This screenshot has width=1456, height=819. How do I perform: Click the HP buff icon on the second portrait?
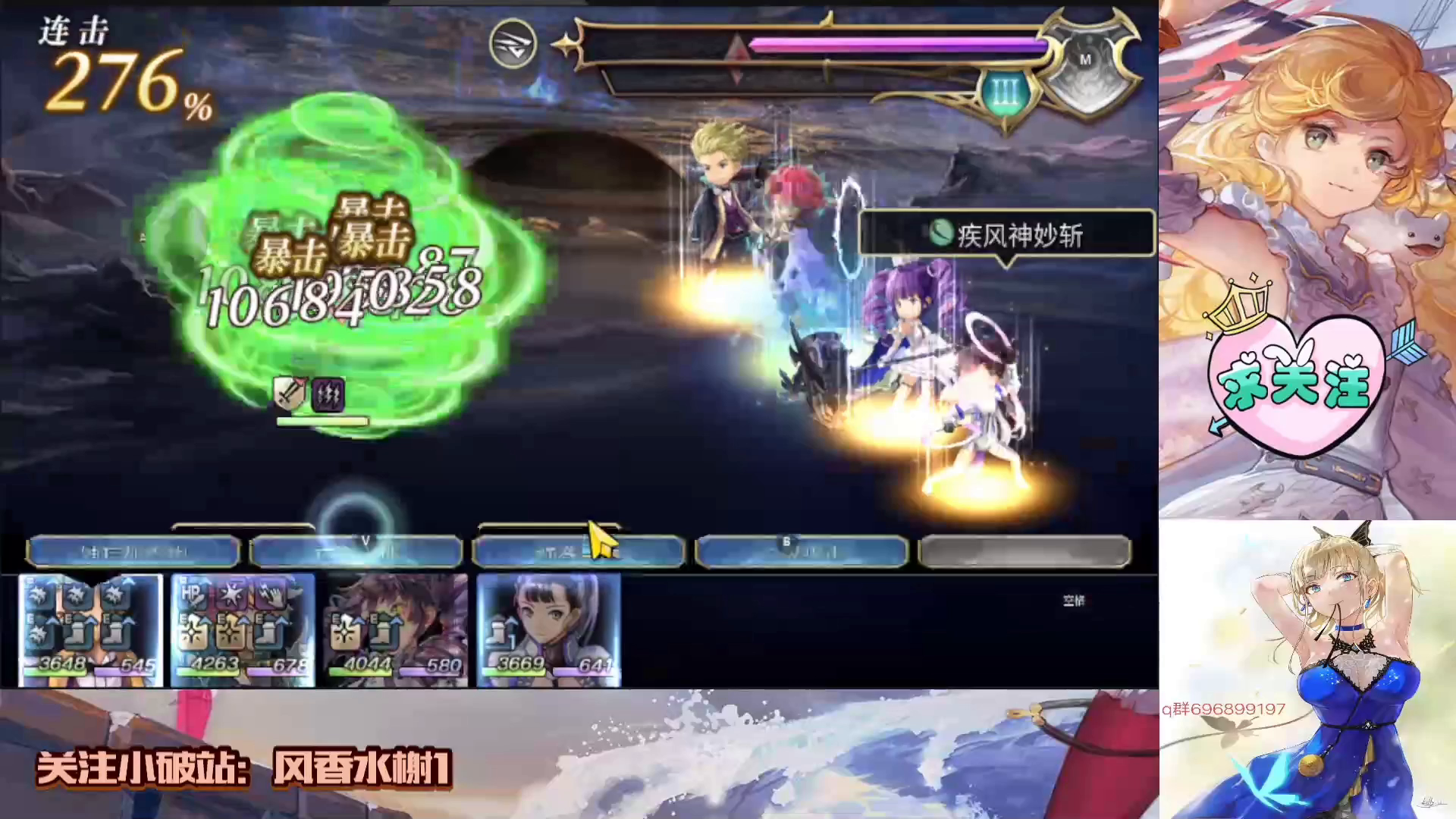pos(194,597)
